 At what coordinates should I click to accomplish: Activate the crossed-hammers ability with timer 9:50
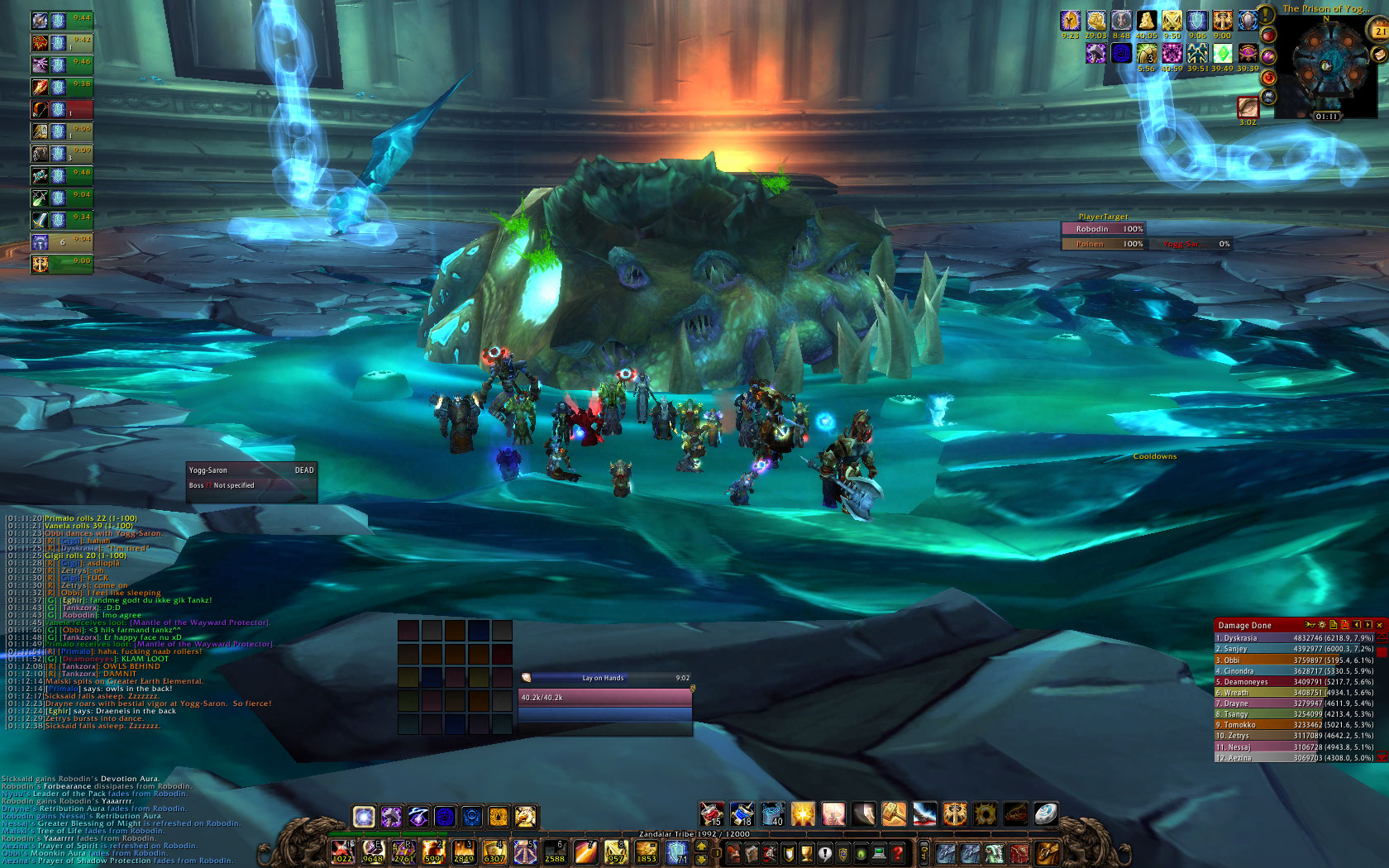tap(1172, 21)
